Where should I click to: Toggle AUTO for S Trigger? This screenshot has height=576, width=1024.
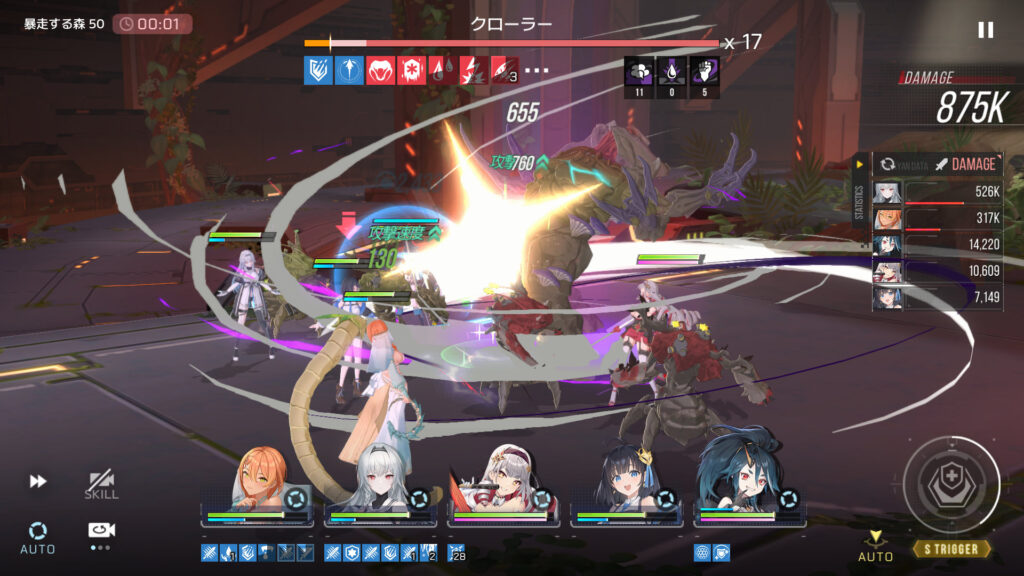[876, 548]
